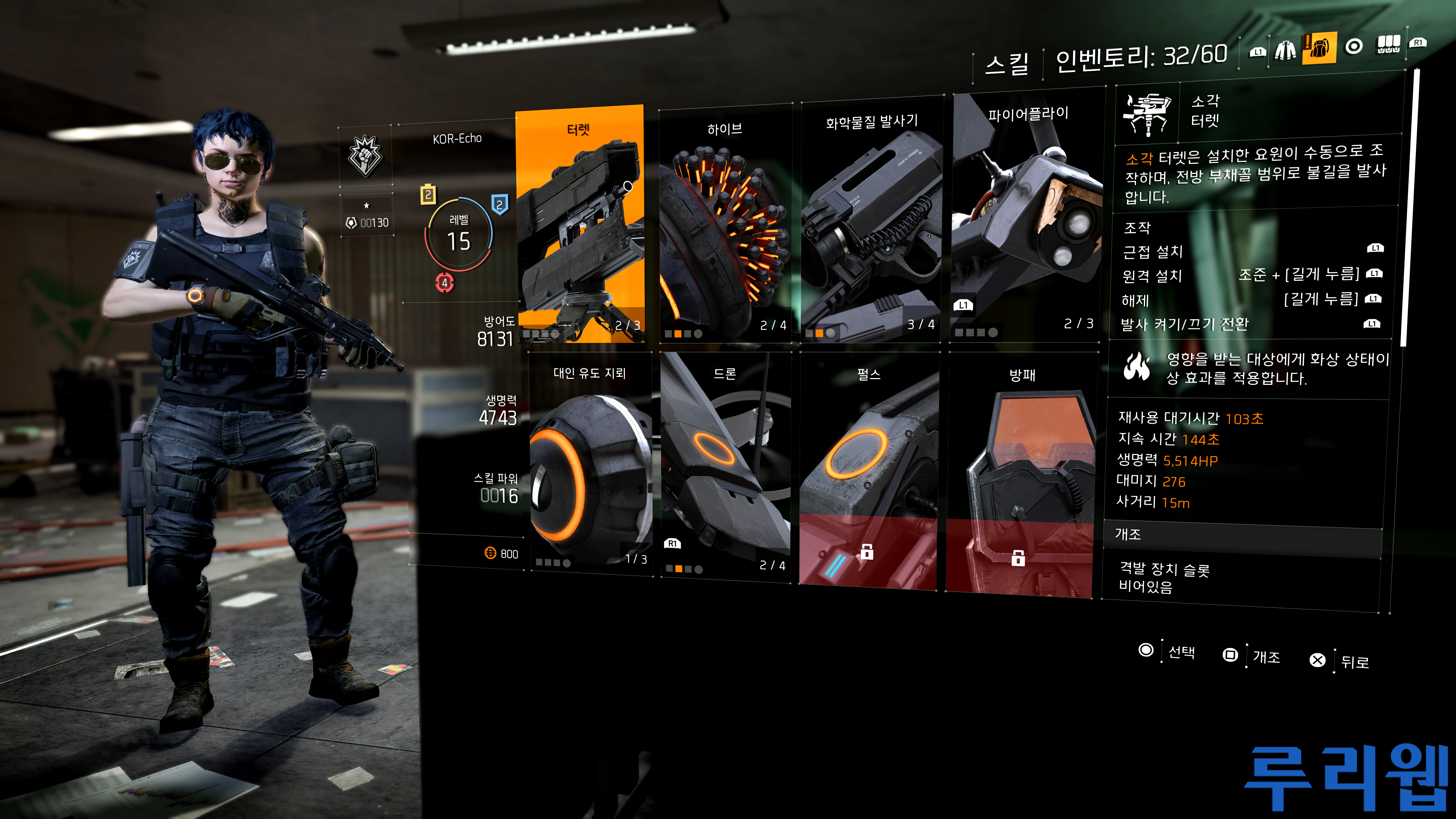Switch to the circle icon tab

pyautogui.click(x=1354, y=46)
